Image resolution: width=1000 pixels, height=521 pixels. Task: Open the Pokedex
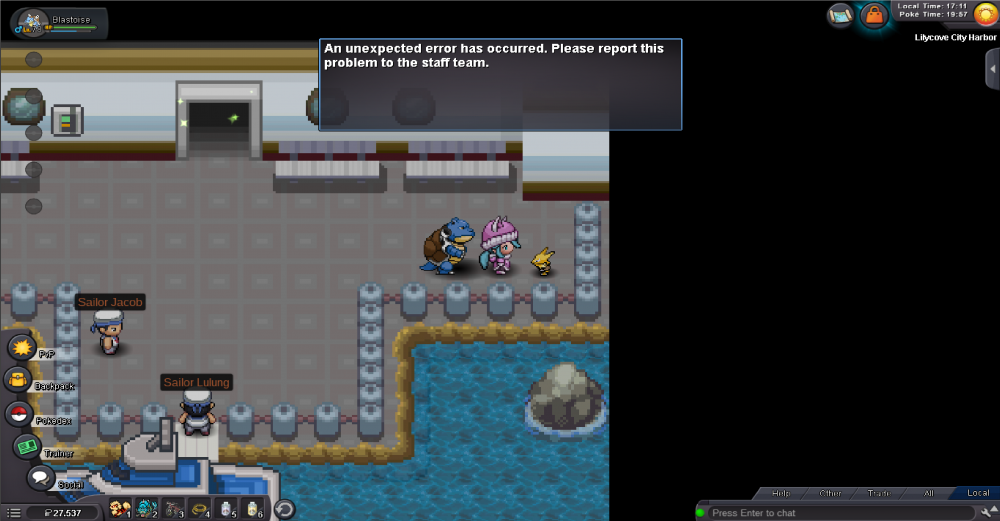pyautogui.click(x=19, y=414)
